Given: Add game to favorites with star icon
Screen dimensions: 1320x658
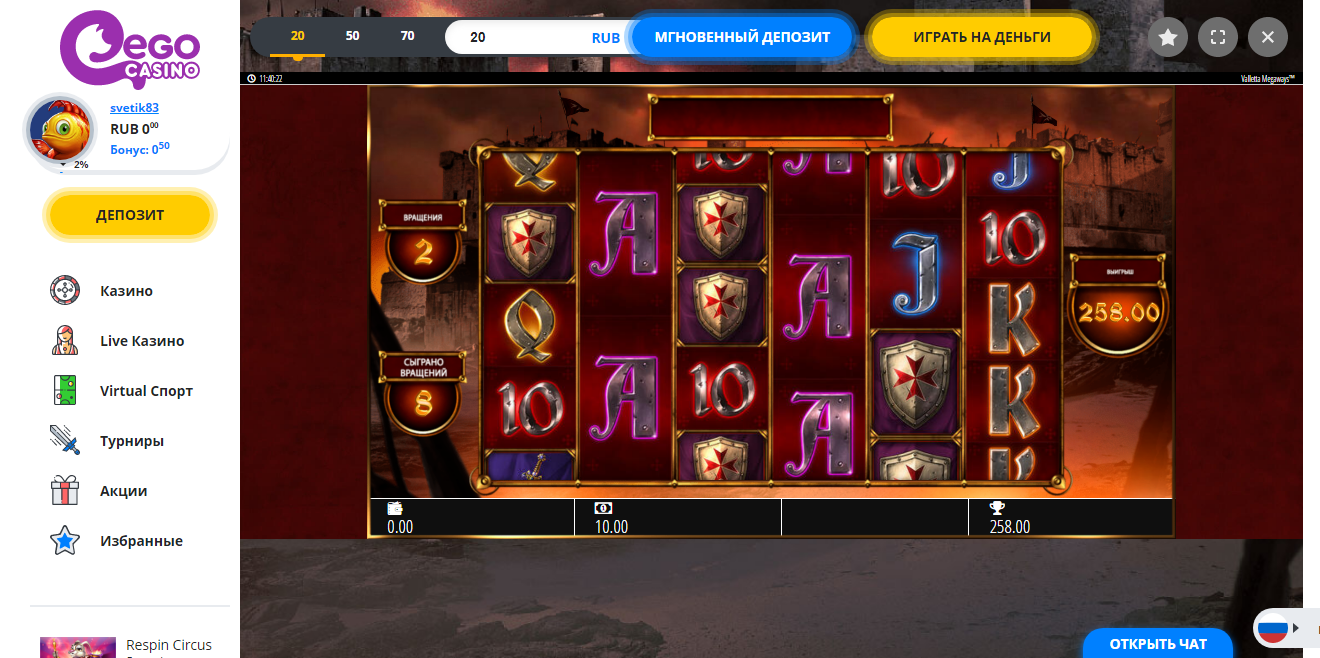Looking at the screenshot, I should (x=1167, y=38).
